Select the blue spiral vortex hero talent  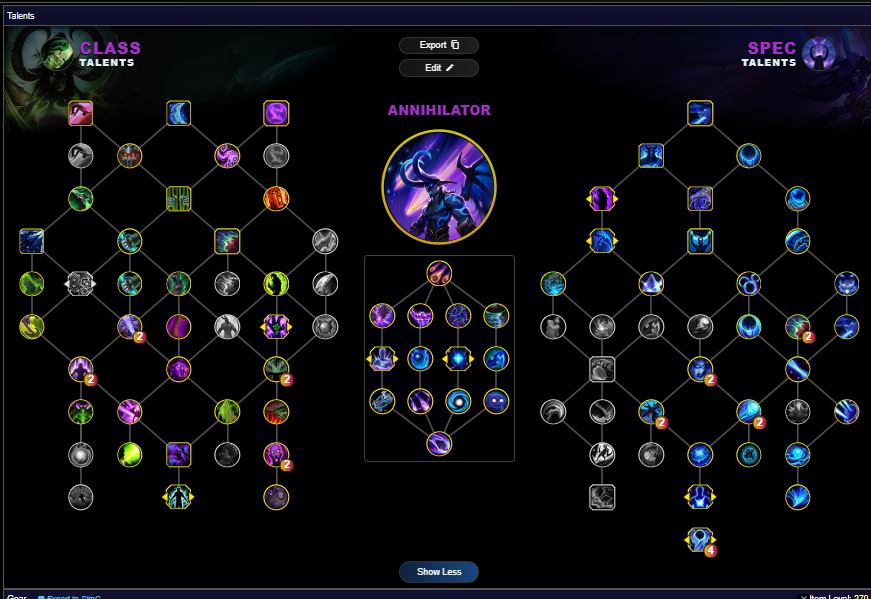pyautogui.click(x=458, y=401)
